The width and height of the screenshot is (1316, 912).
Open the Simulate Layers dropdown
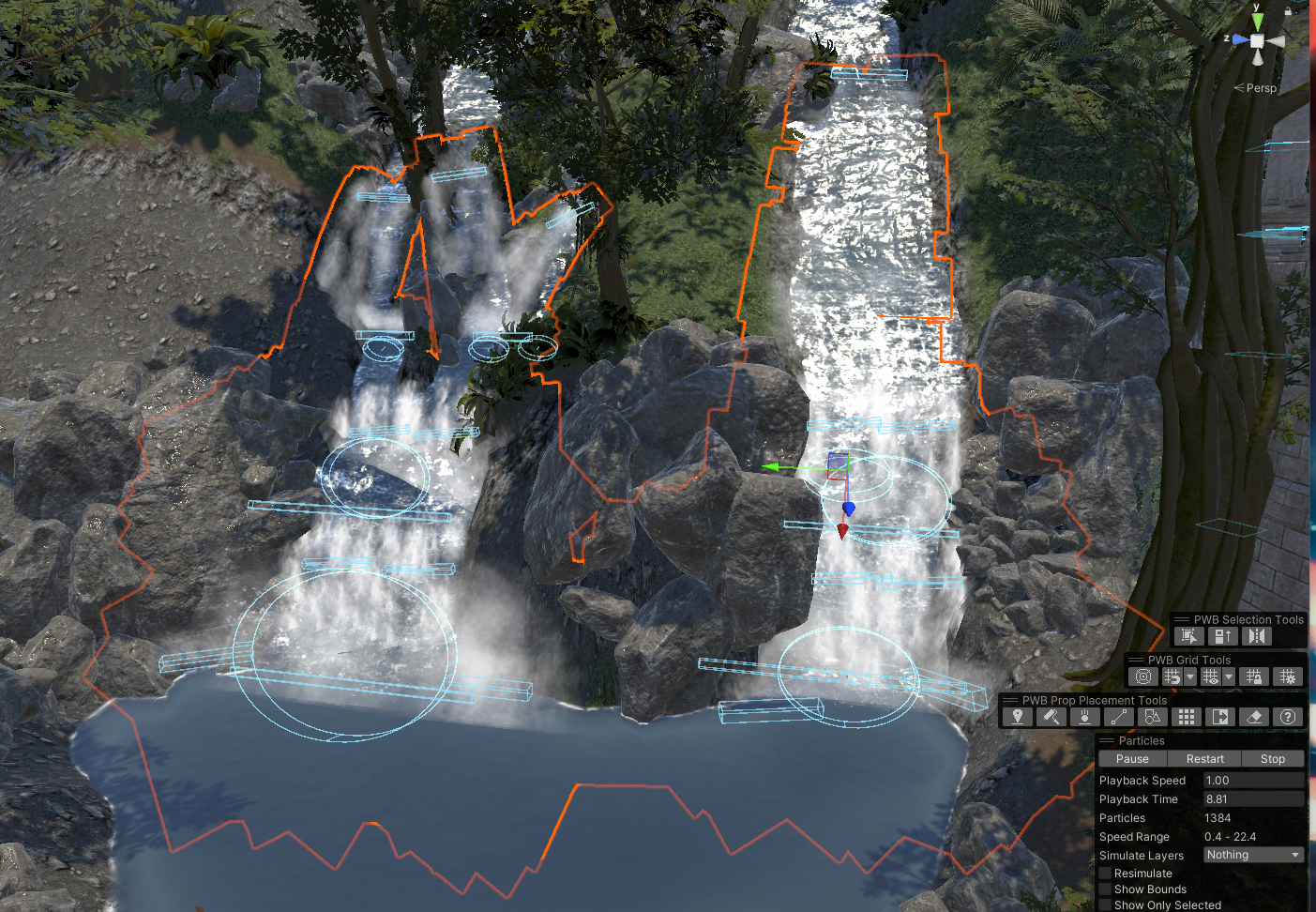click(x=1254, y=854)
